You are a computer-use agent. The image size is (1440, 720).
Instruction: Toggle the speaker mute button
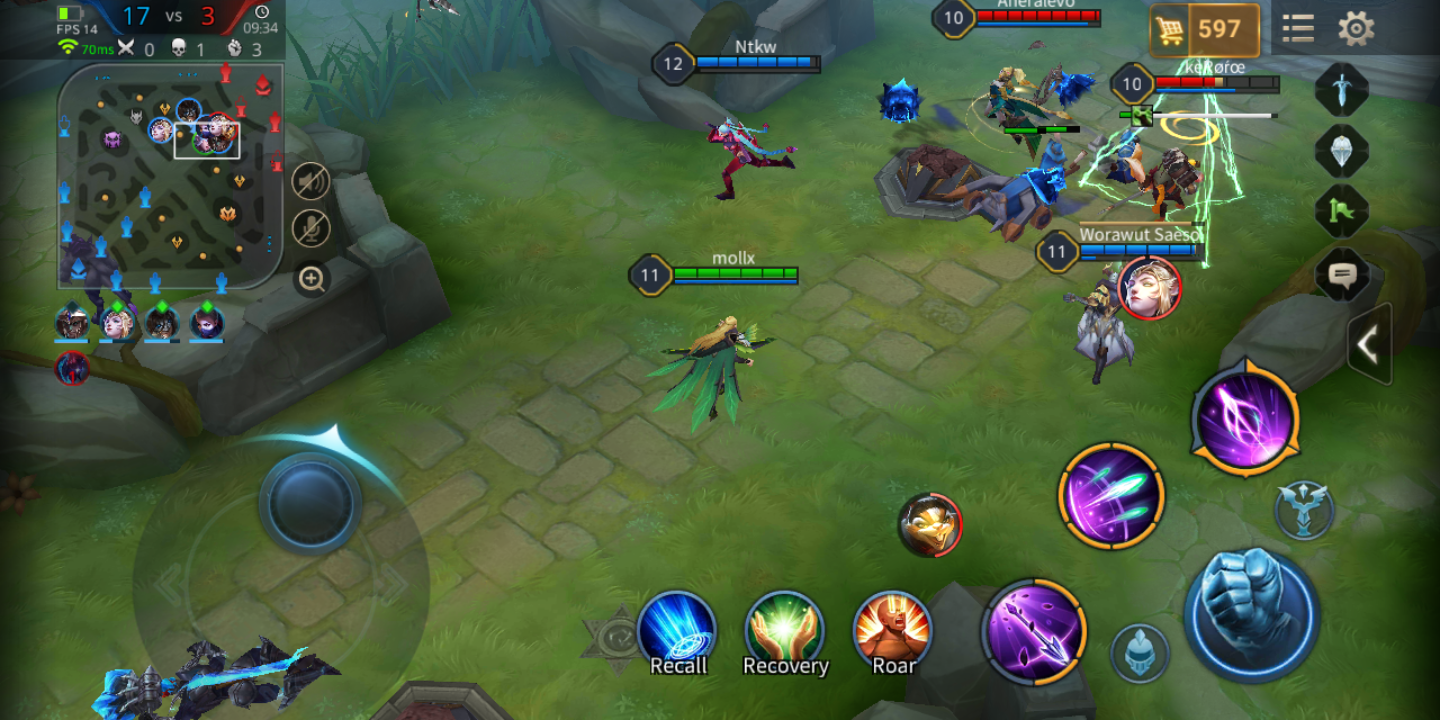point(311,181)
